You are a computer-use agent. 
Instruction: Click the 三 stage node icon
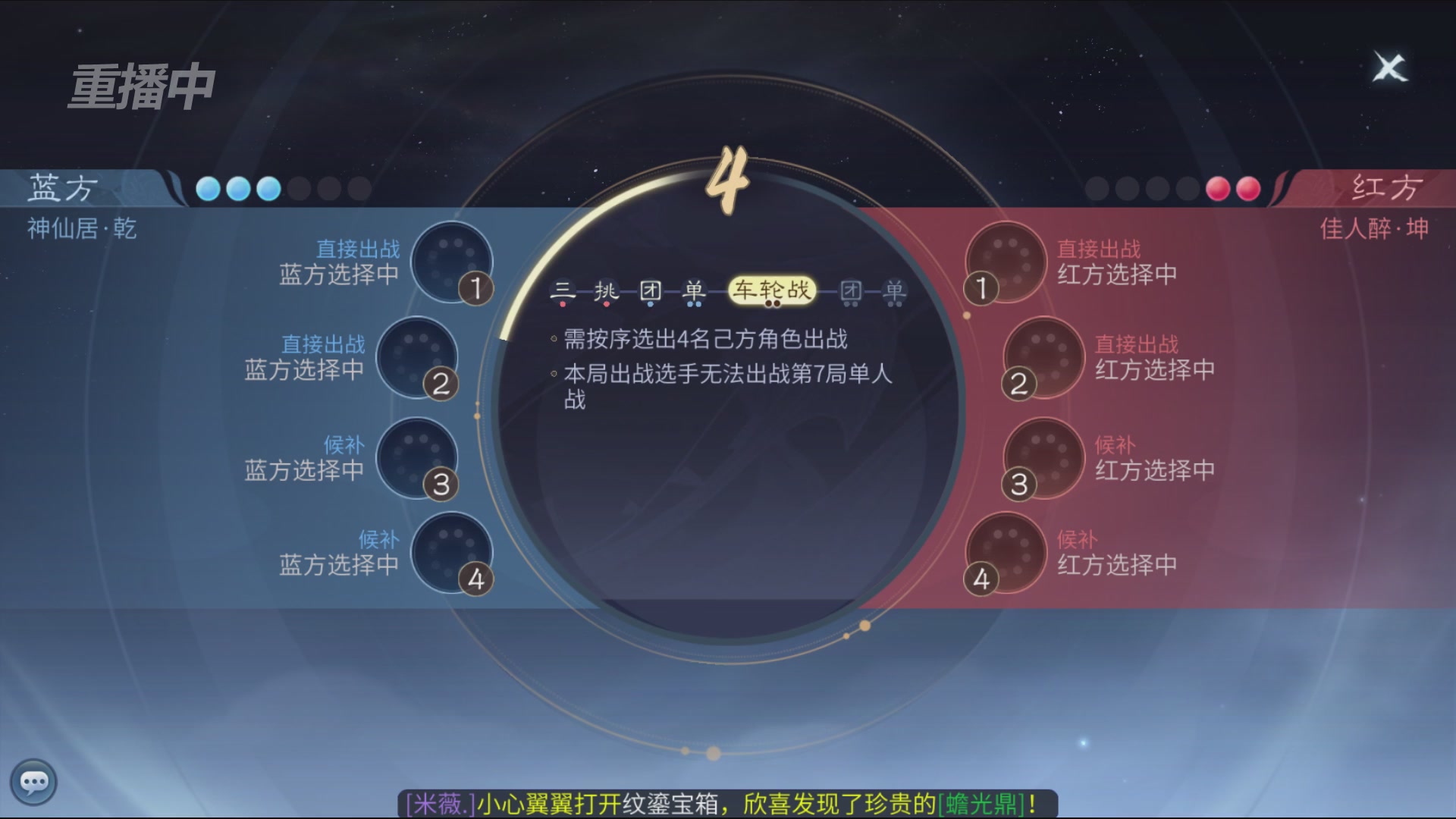point(561,290)
